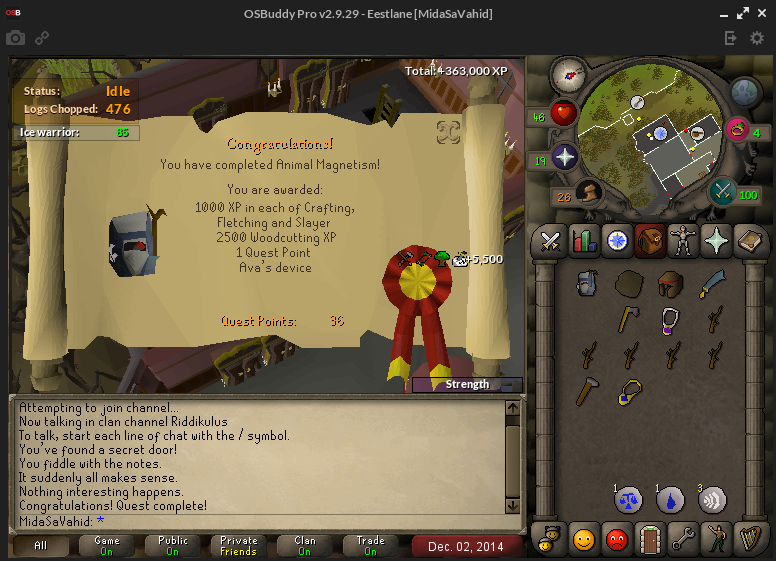This screenshot has width=776, height=561.
Task: Open the Magic spellbook tab
Action: 750,241
